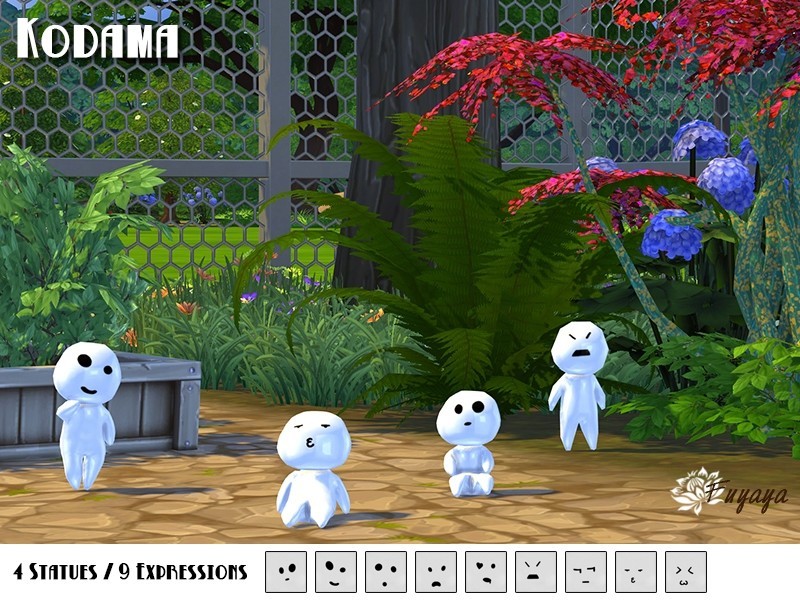Choose the squinting cat-mouth expression swatch
This screenshot has height=600, width=800.
coord(686,572)
